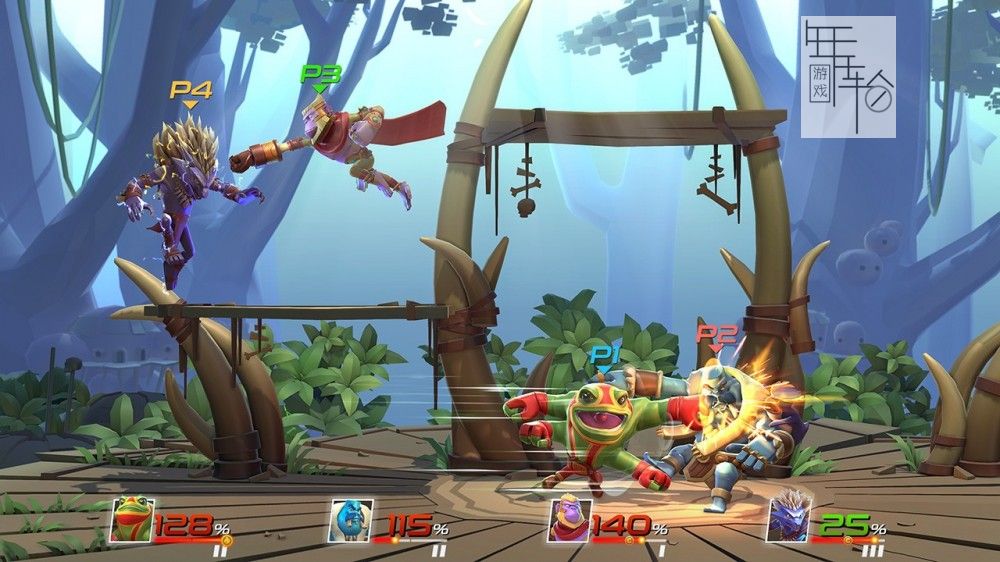
Task: Select the green frog fighter portrait
Action: [131, 520]
